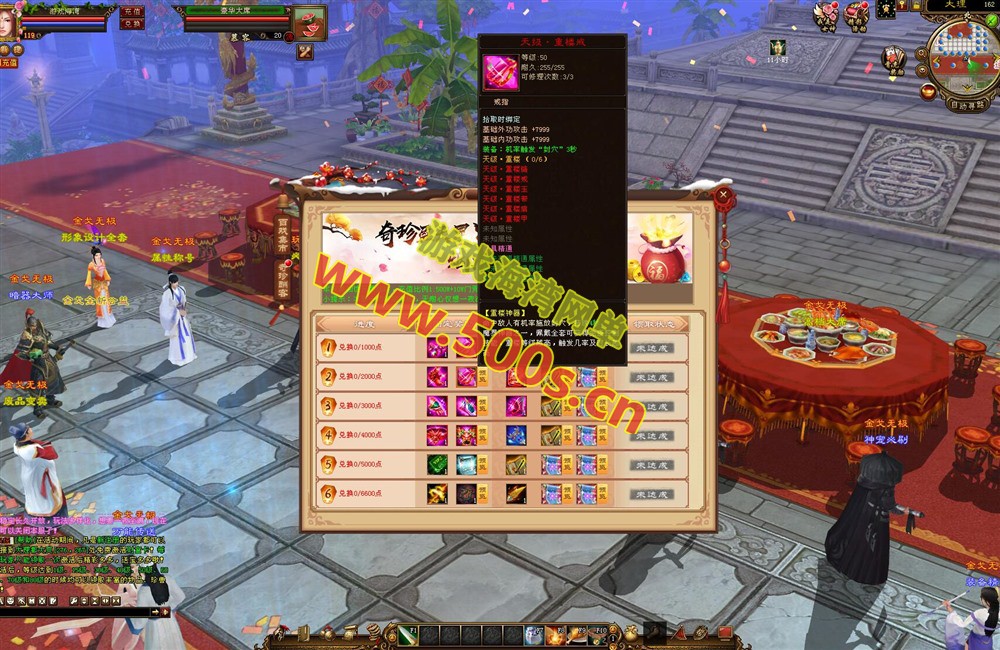The image size is (1000, 650).
Task: Click the red demon mask reward in row 4
Action: click(467, 436)
